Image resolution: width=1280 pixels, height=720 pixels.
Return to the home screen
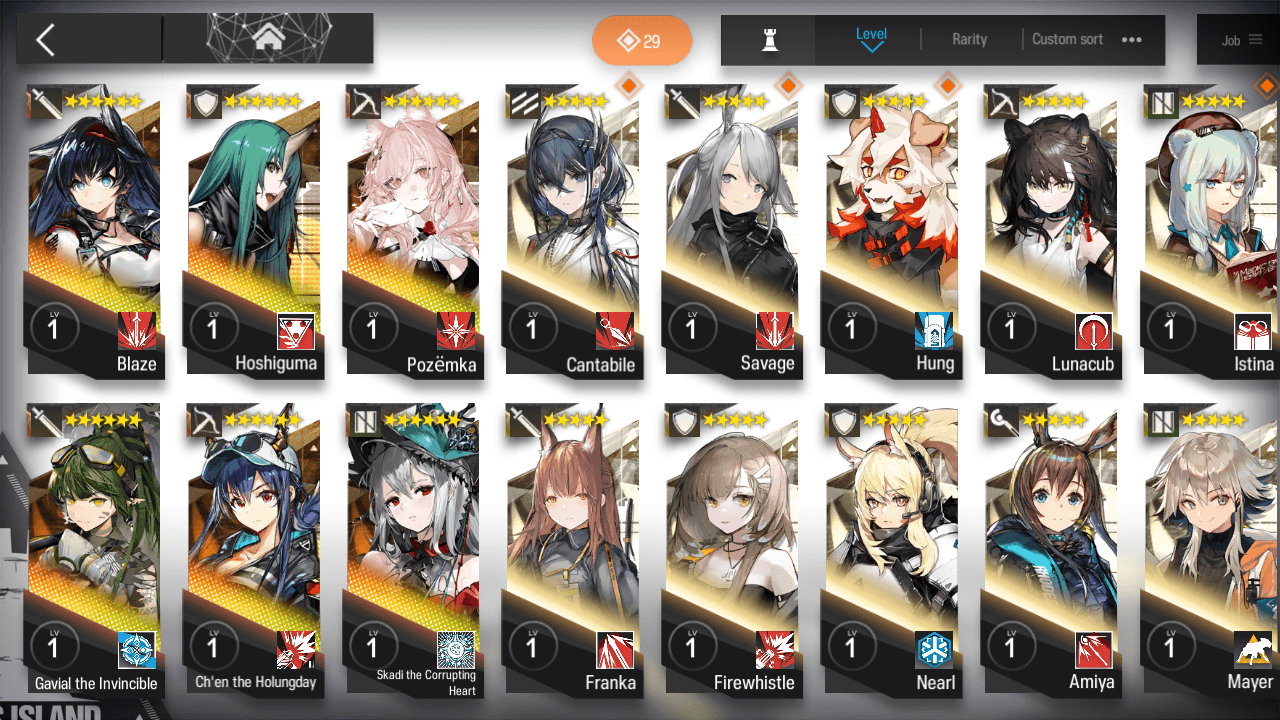click(267, 39)
